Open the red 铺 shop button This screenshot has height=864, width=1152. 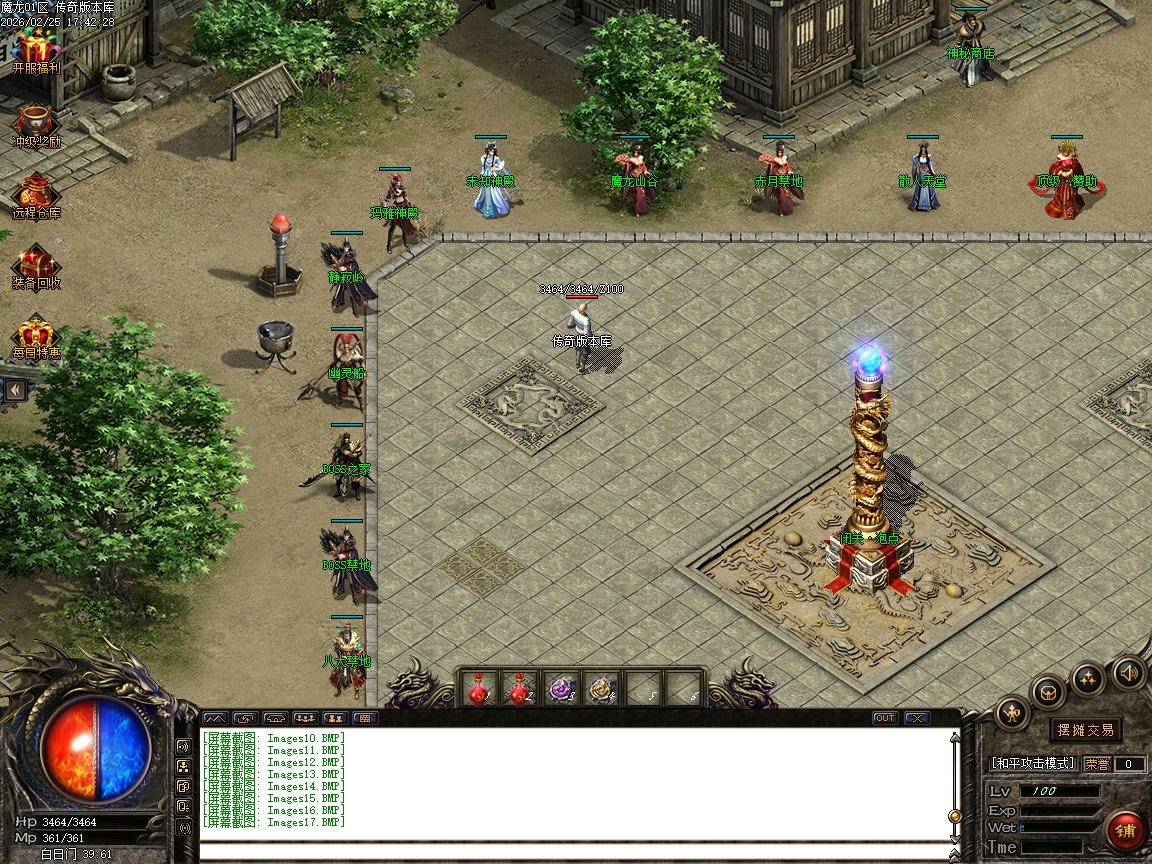(x=1125, y=830)
